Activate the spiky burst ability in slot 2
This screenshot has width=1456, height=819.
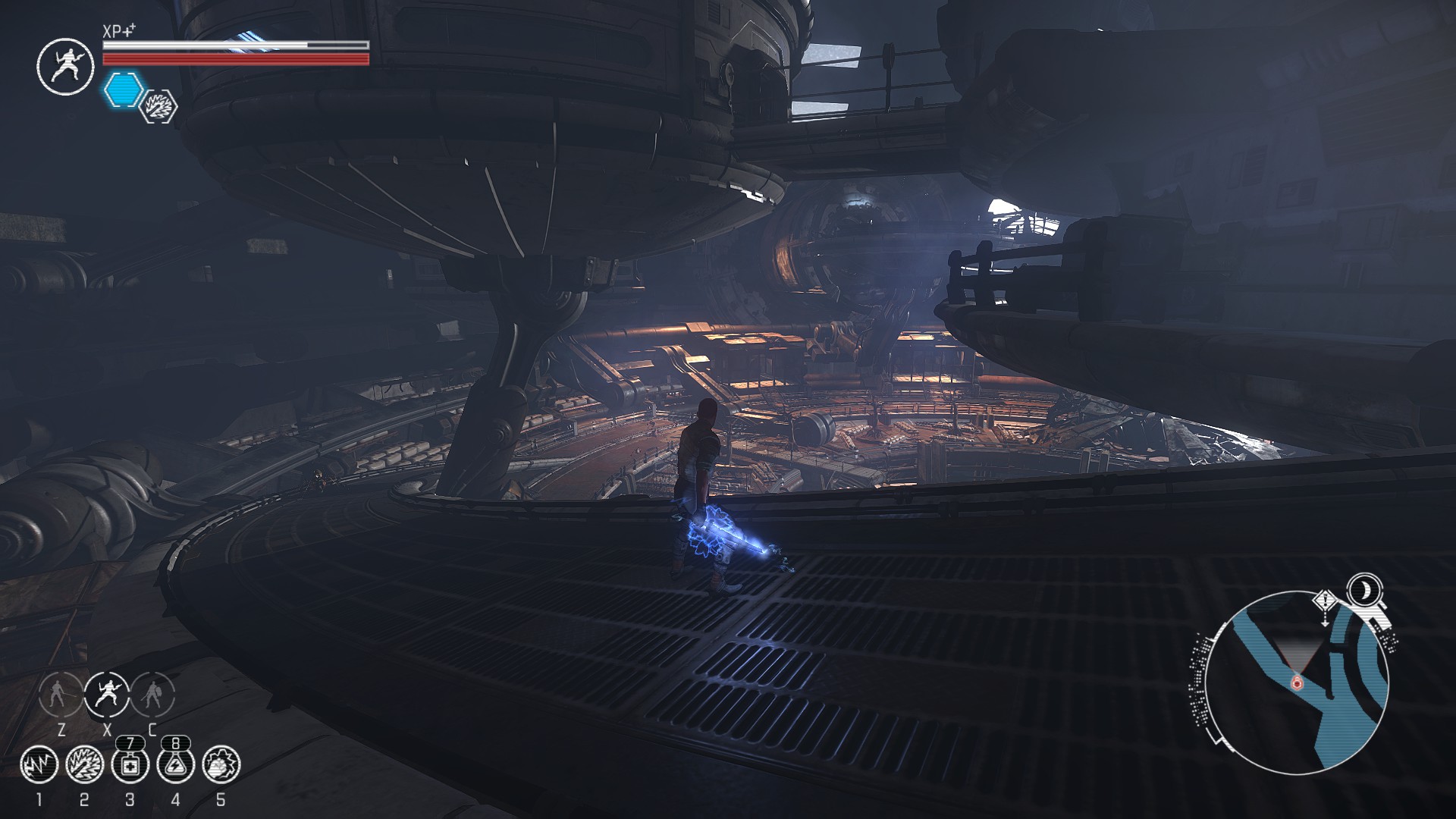[84, 764]
